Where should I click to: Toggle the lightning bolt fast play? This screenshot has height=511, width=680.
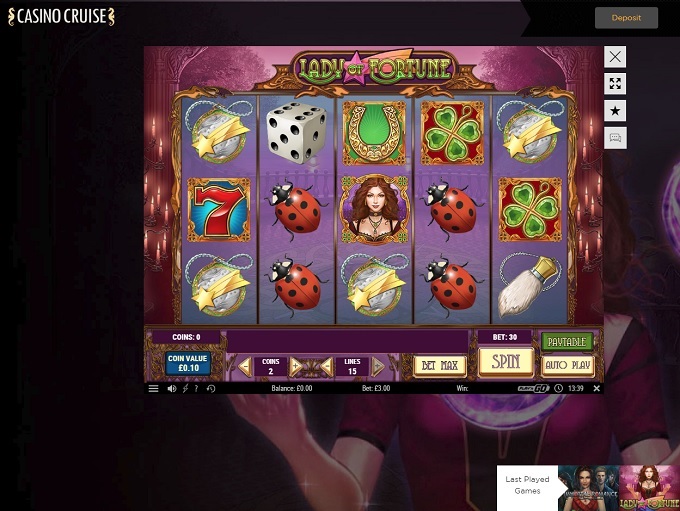coord(184,388)
